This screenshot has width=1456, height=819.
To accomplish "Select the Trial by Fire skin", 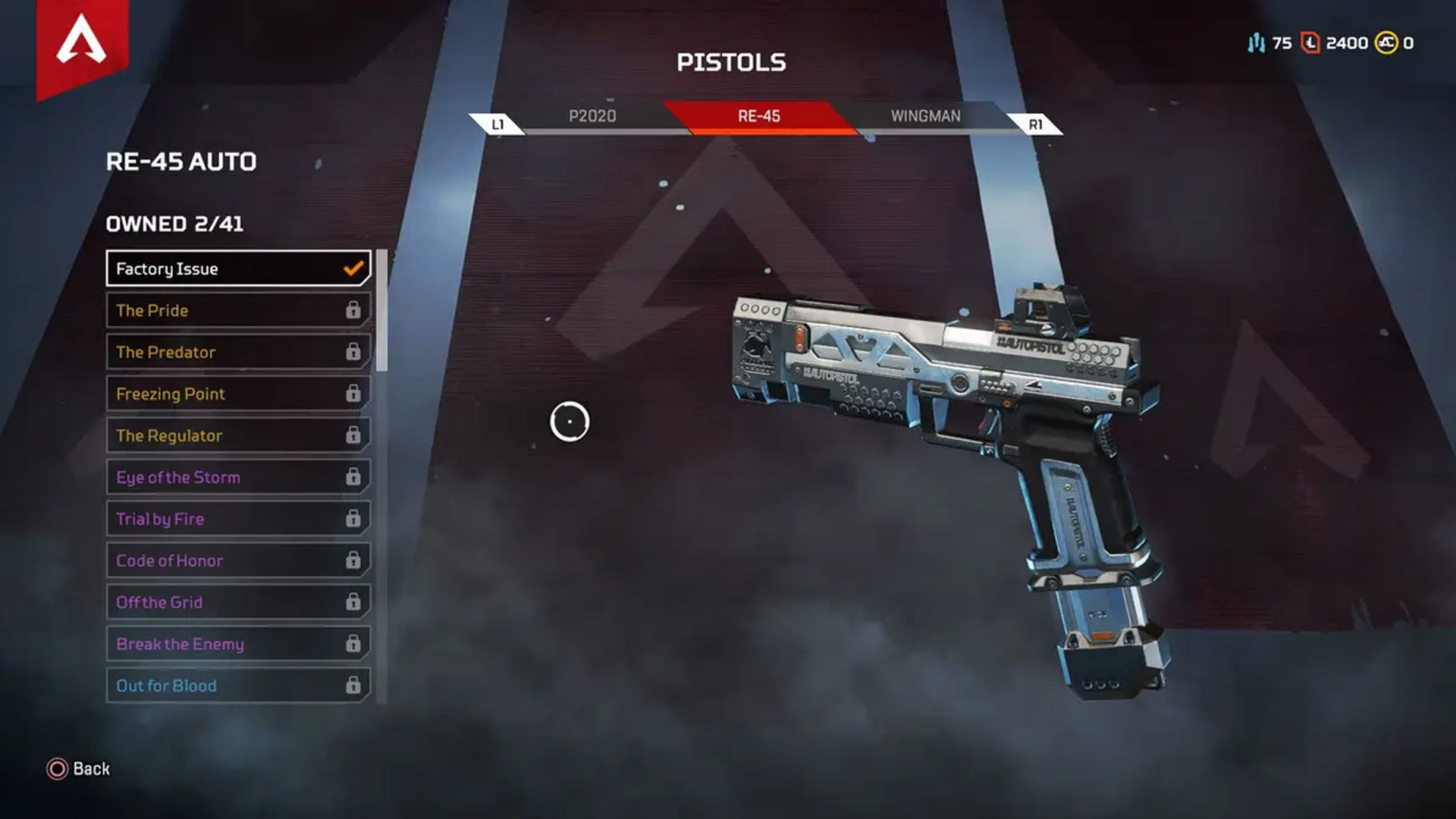I will (x=238, y=519).
